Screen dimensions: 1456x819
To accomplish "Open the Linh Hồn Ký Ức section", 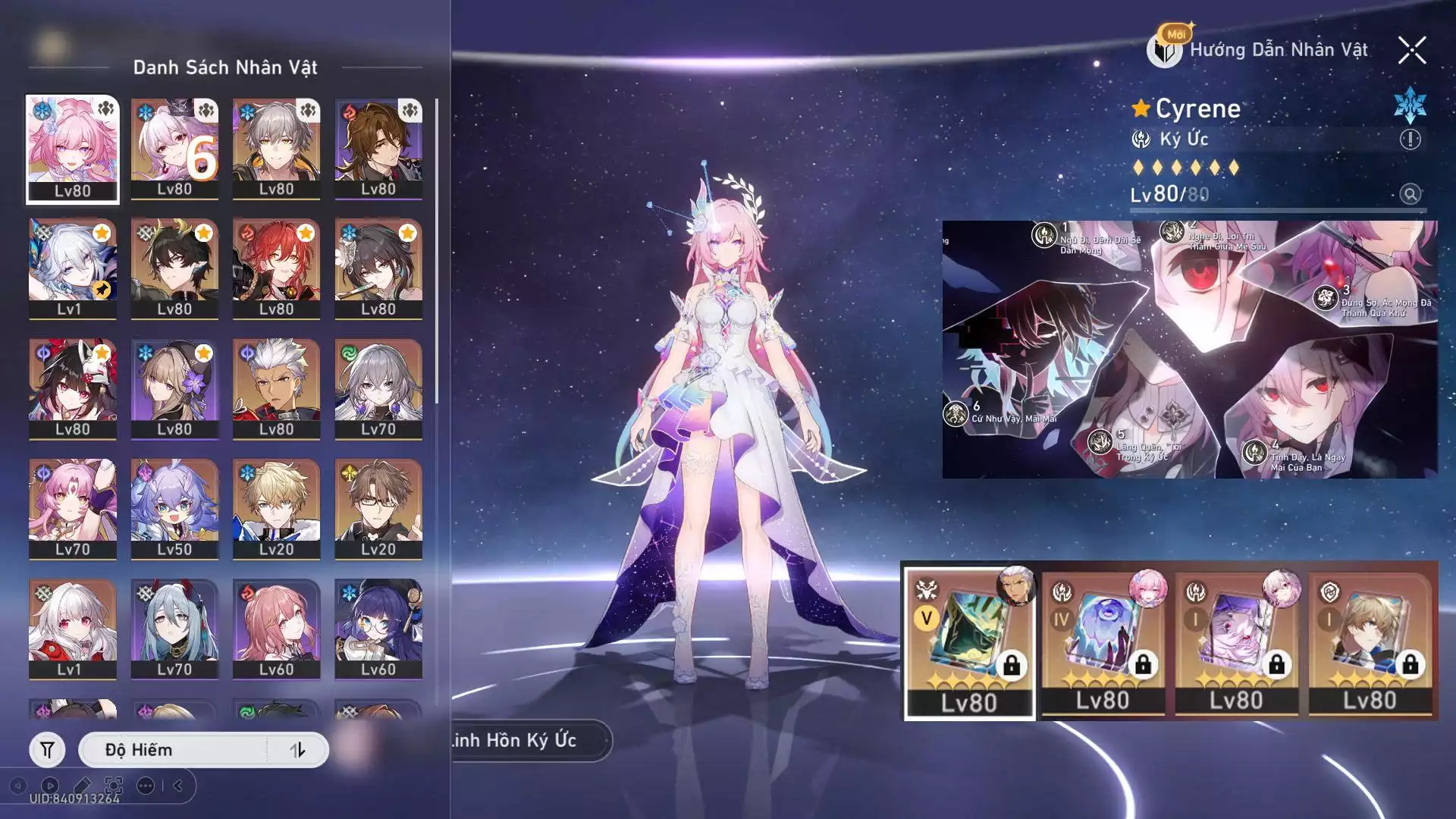I will point(523,740).
